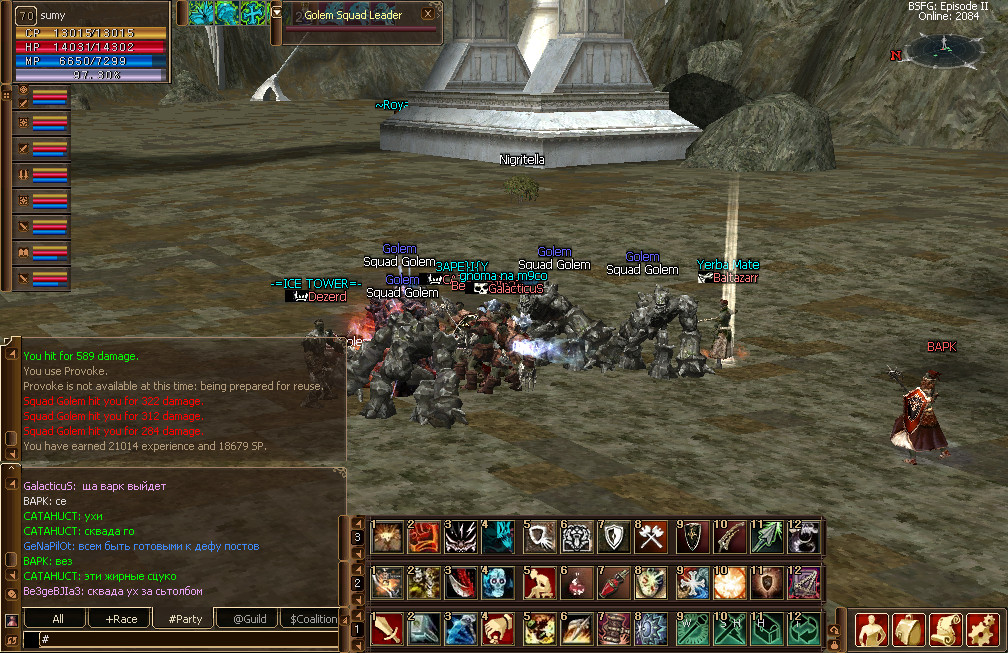
Task: Use the round red potion slot
Action: click(x=577, y=583)
